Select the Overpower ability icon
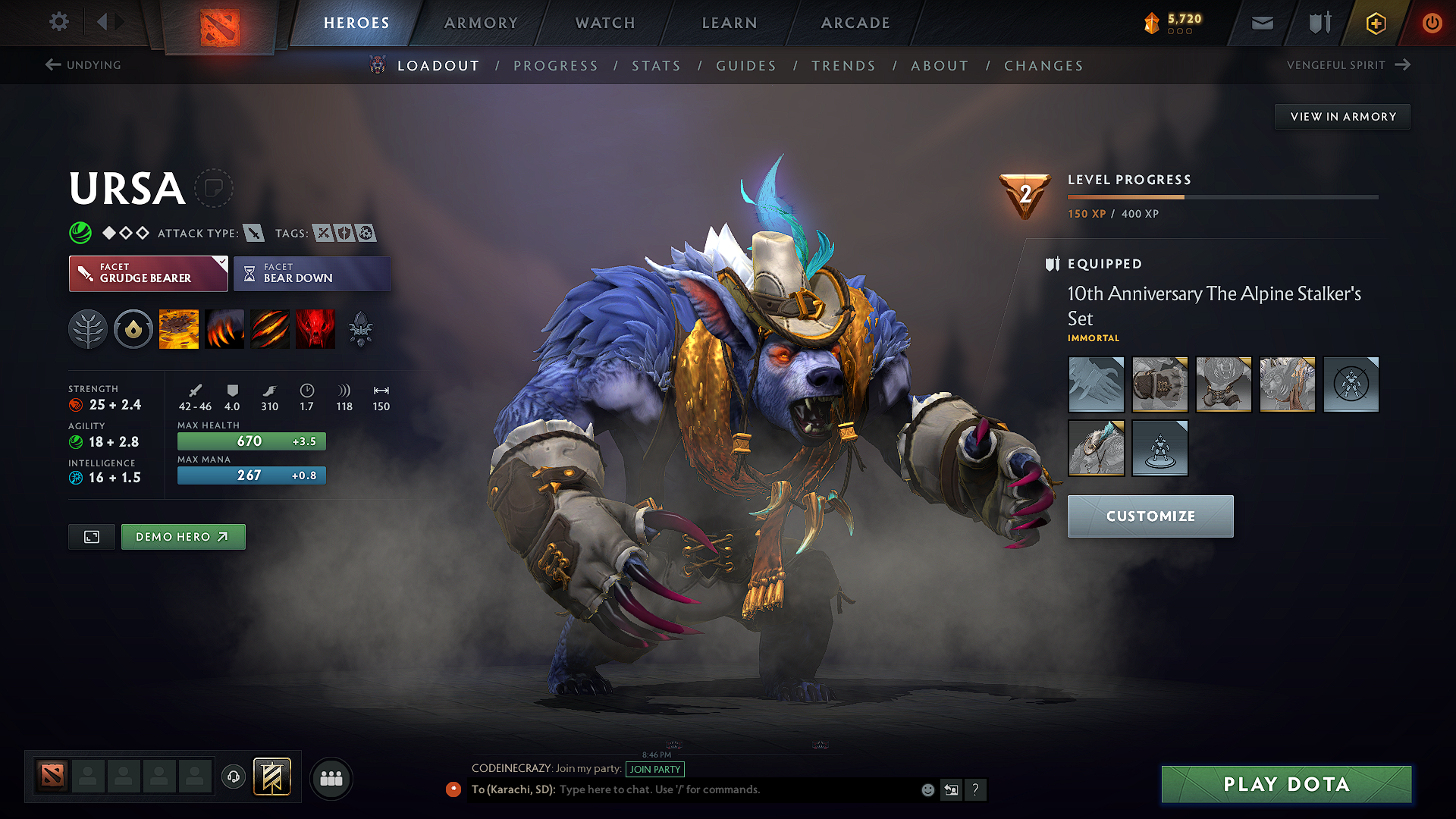 point(224,328)
